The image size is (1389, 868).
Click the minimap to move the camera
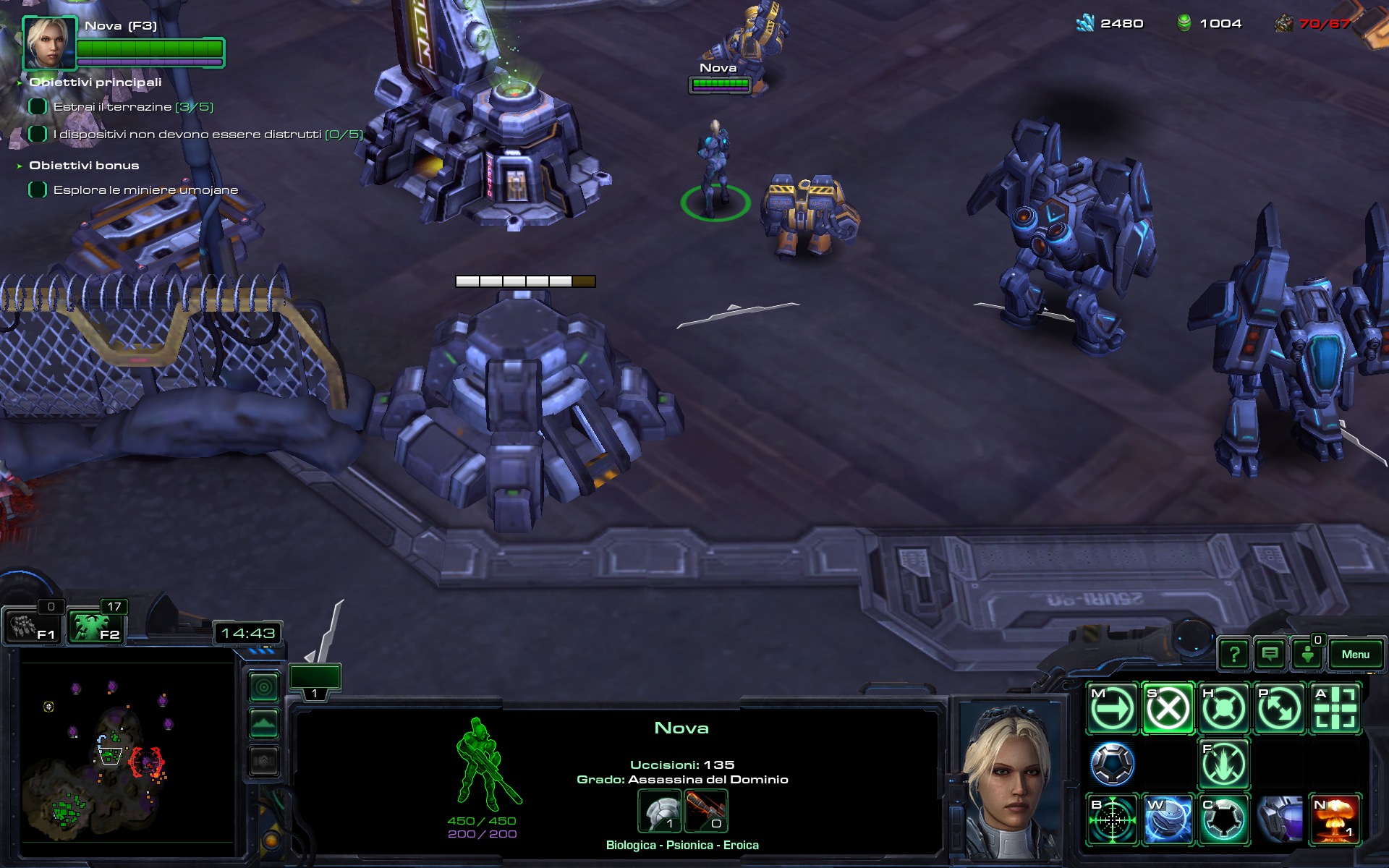pyautogui.click(x=127, y=752)
